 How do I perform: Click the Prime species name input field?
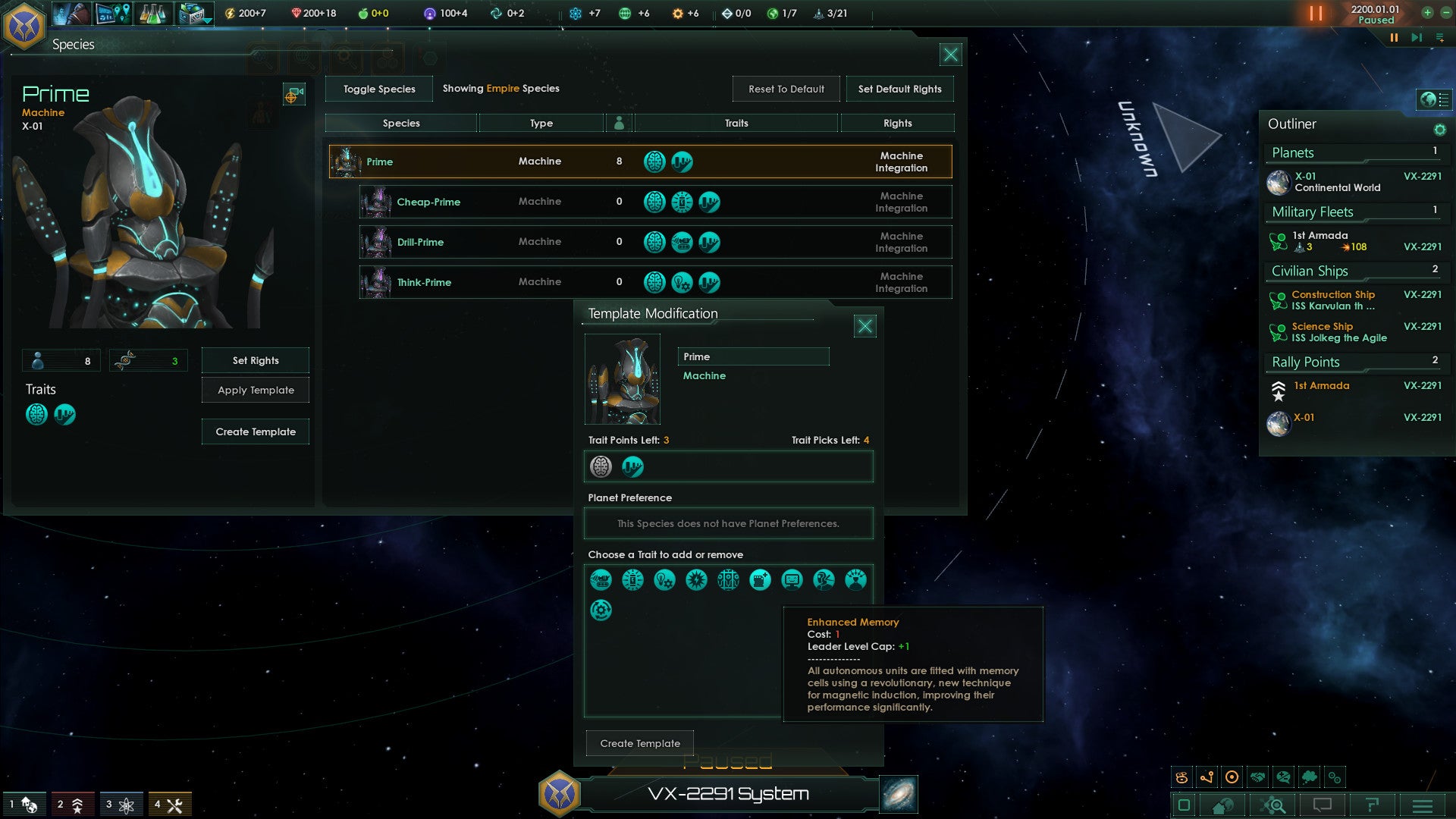753,356
